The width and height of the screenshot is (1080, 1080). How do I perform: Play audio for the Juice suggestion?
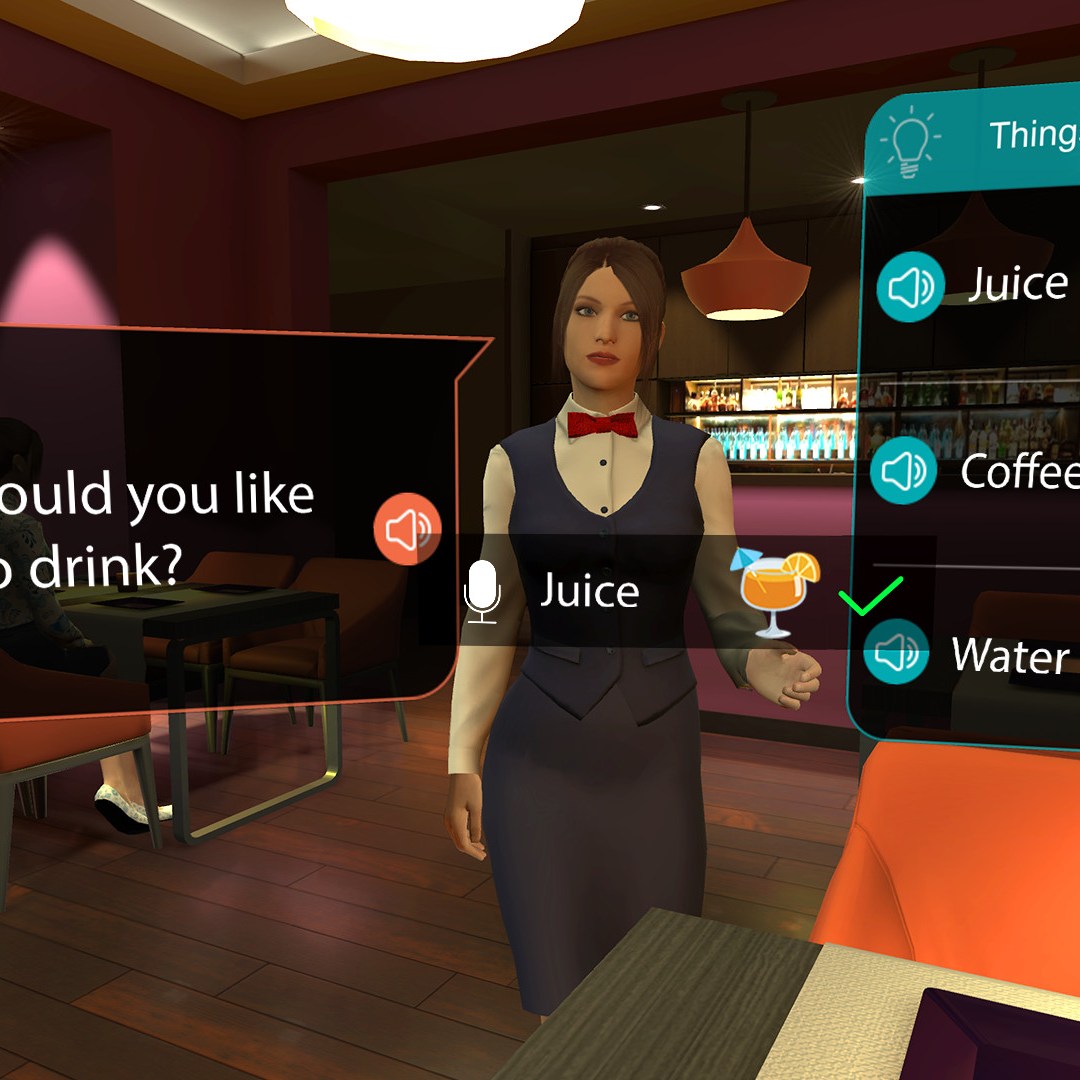coord(910,287)
